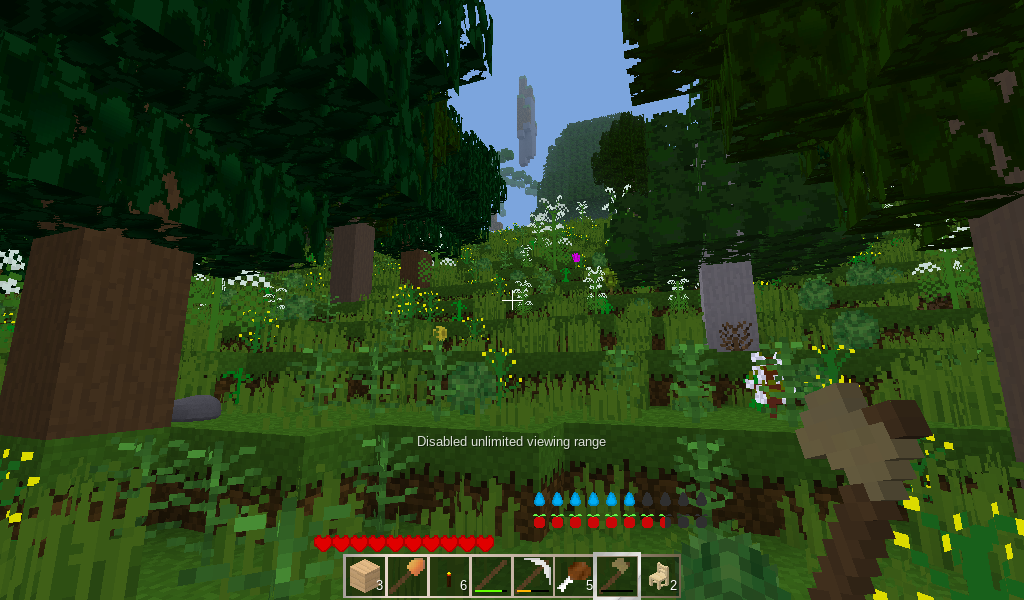Click the highlighted axe hotbar slot
Viewport: 1024px width, 600px height.
617,576
